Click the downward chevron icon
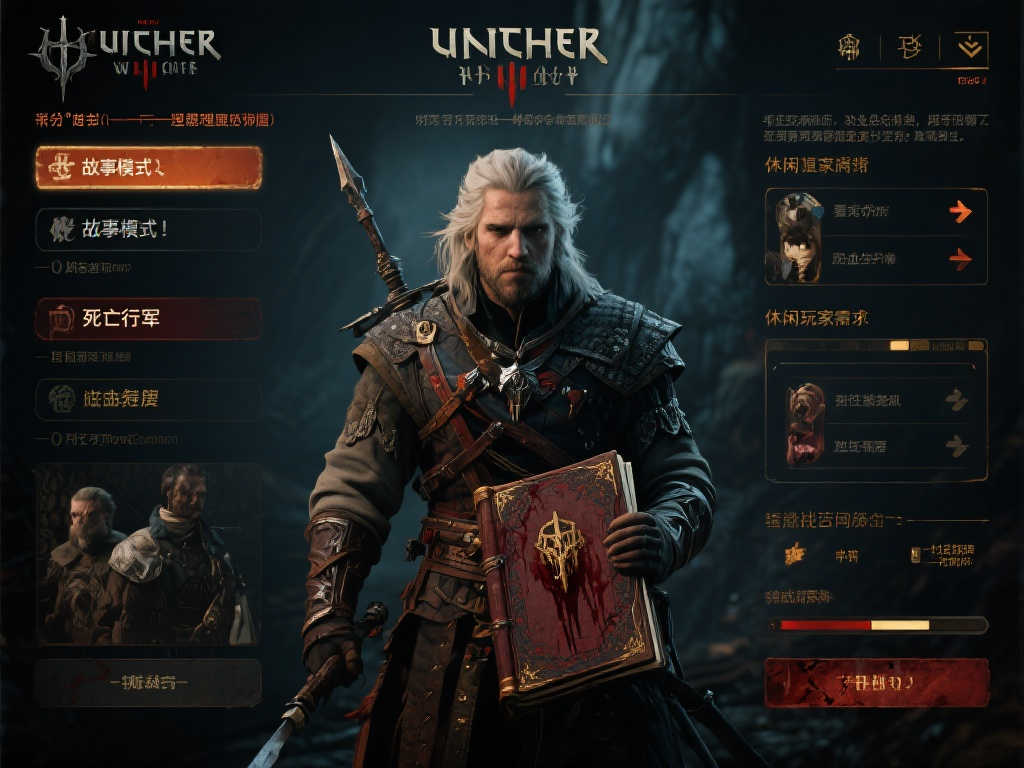1024x768 pixels. tap(971, 46)
